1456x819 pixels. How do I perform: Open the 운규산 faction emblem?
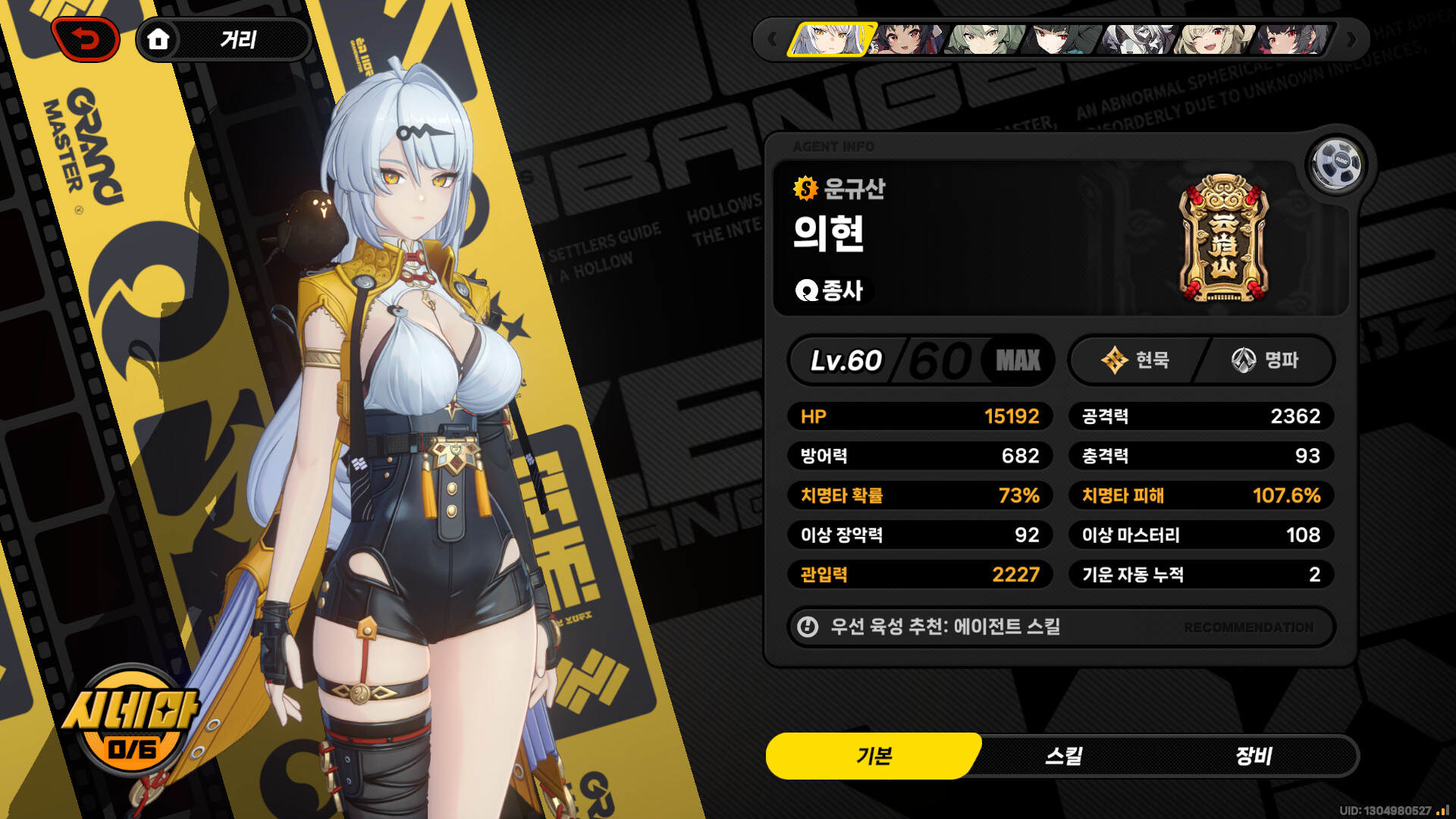pyautogui.click(x=1223, y=239)
